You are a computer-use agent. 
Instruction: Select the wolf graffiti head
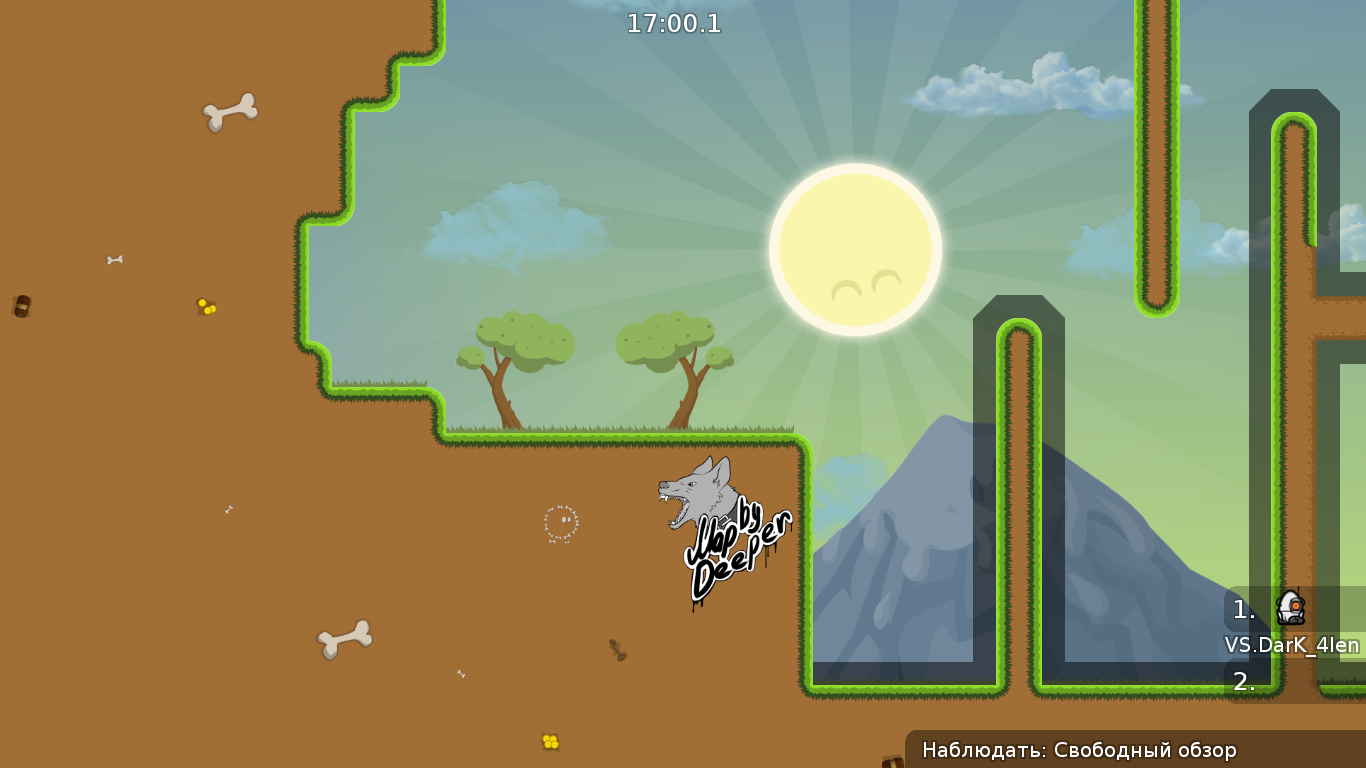pos(695,490)
